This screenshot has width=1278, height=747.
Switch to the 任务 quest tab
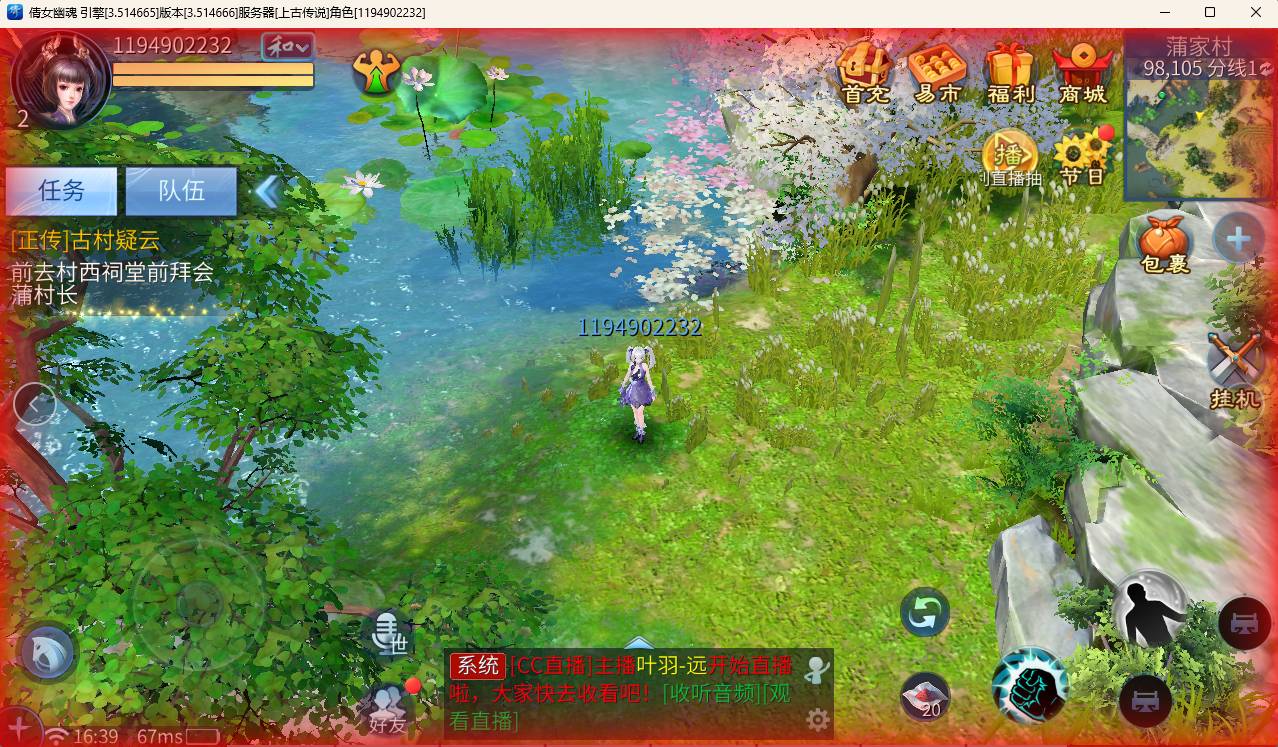tap(61, 191)
